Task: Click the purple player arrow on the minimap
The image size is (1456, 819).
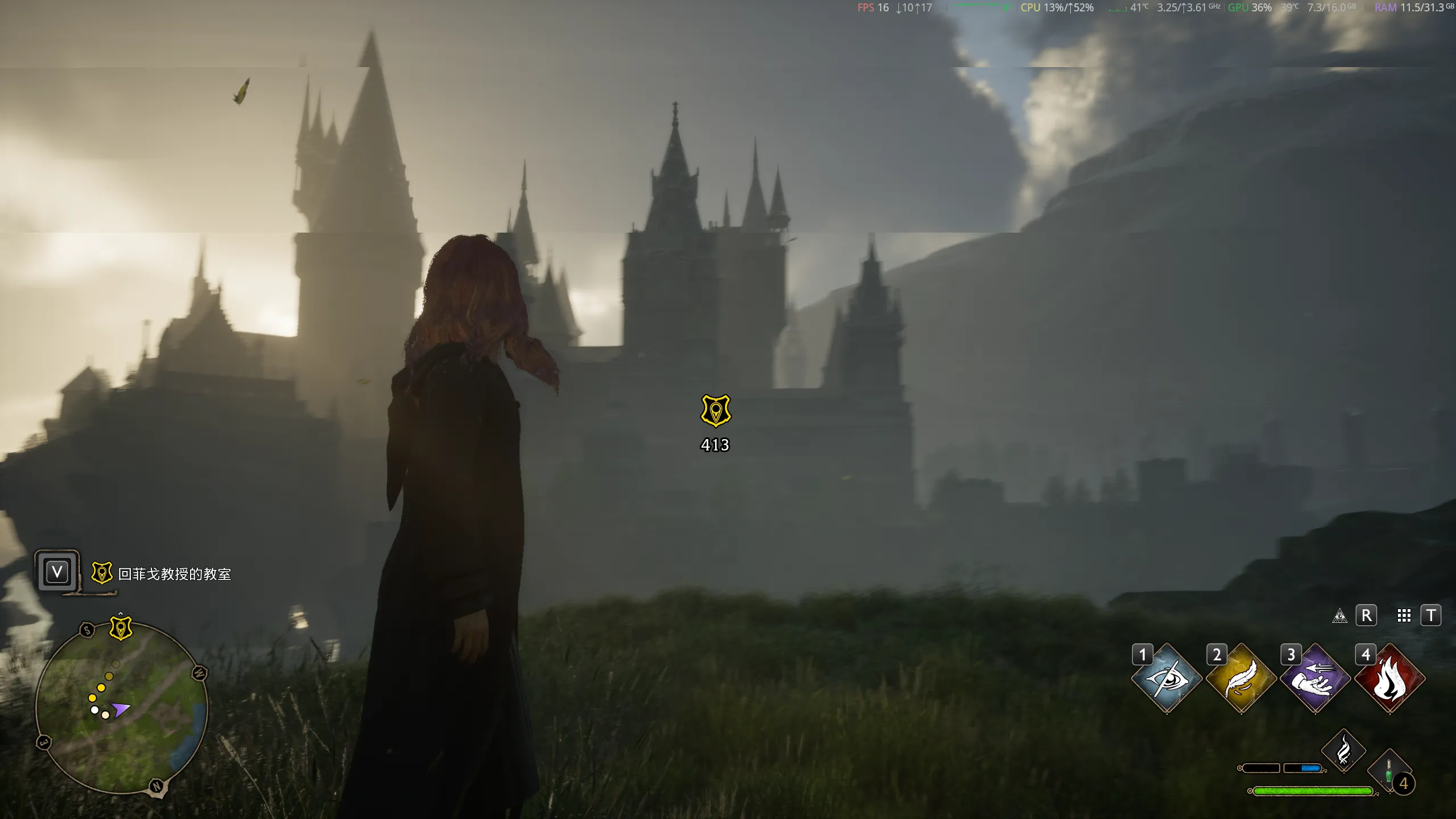Action: coord(120,709)
